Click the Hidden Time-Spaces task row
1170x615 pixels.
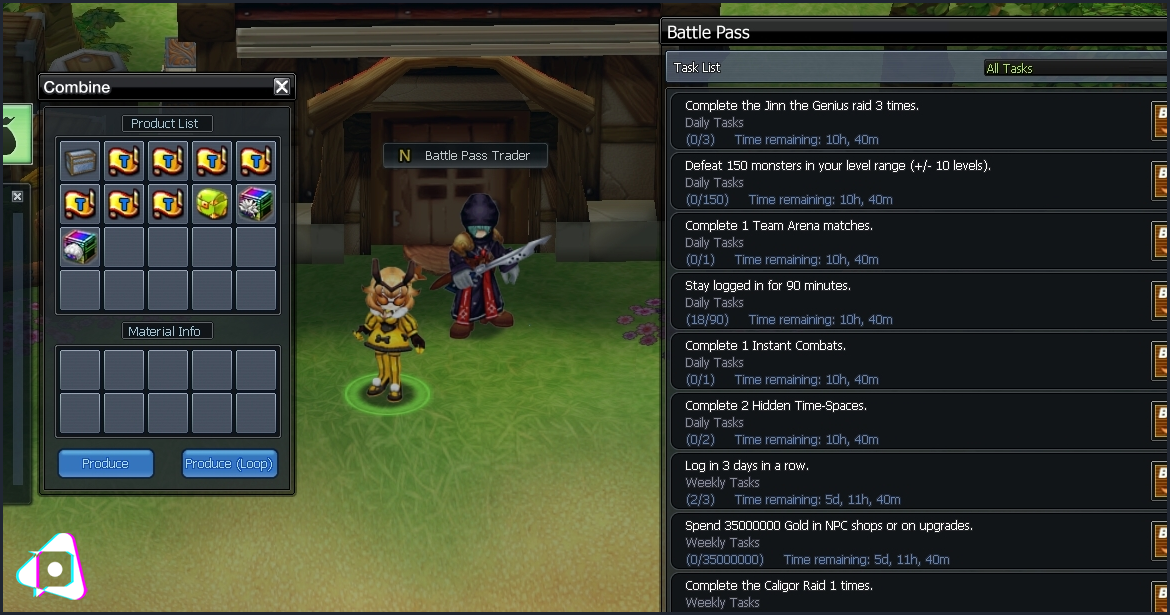tap(910, 422)
